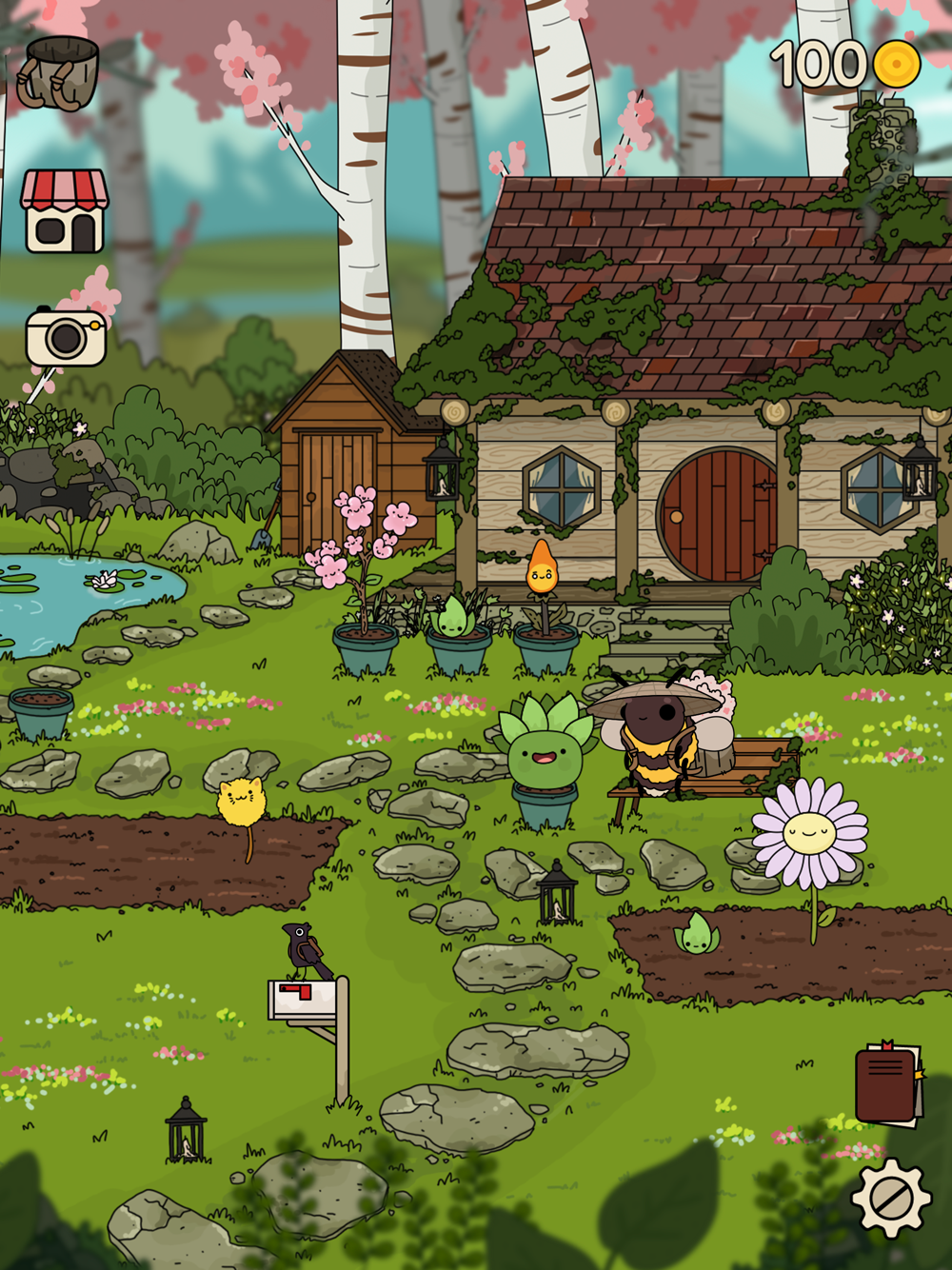Screen dimensions: 952x1270
Task: Open the backpack inventory
Action: click(x=61, y=73)
